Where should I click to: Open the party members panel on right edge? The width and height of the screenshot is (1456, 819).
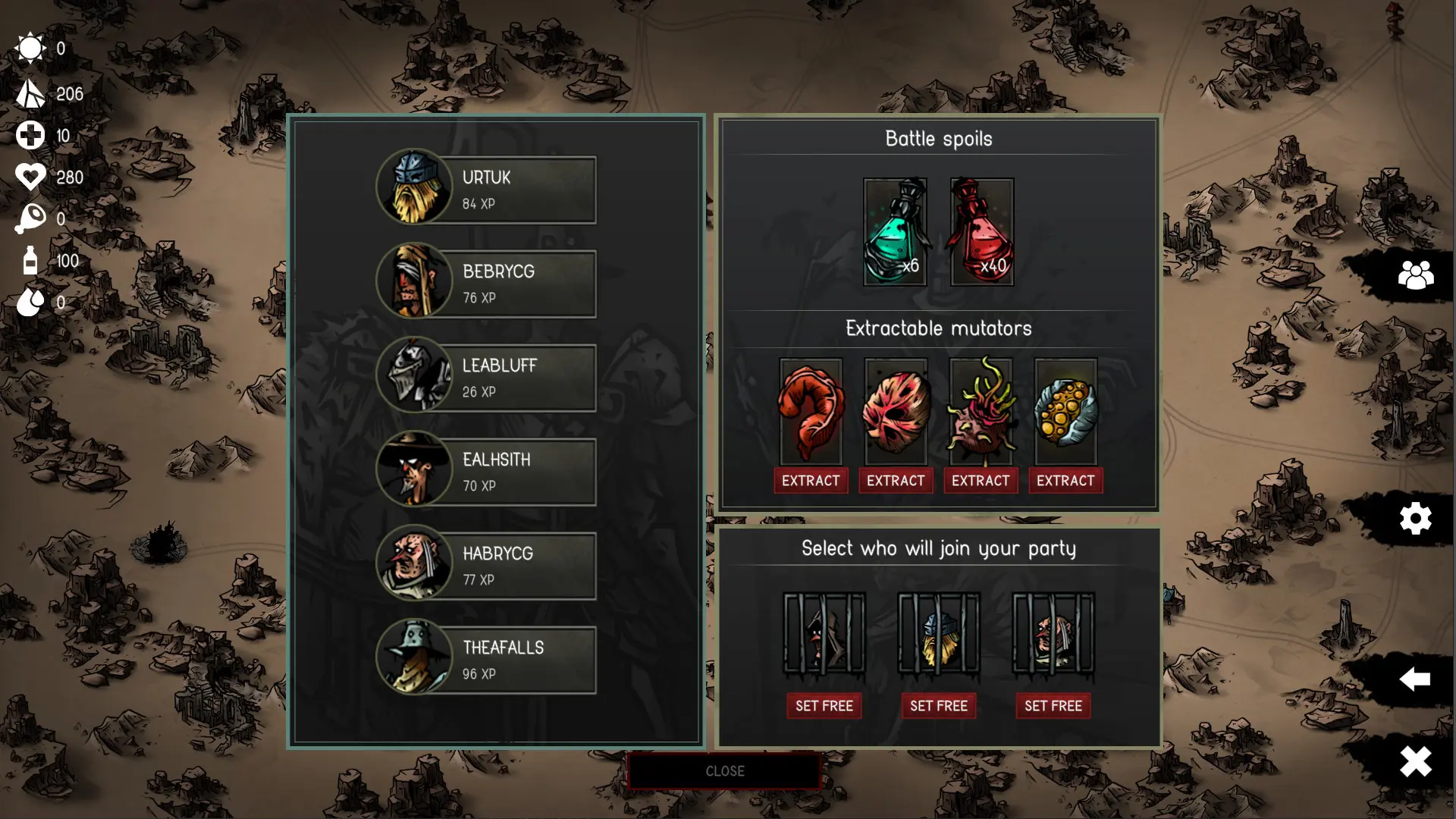(x=1415, y=277)
